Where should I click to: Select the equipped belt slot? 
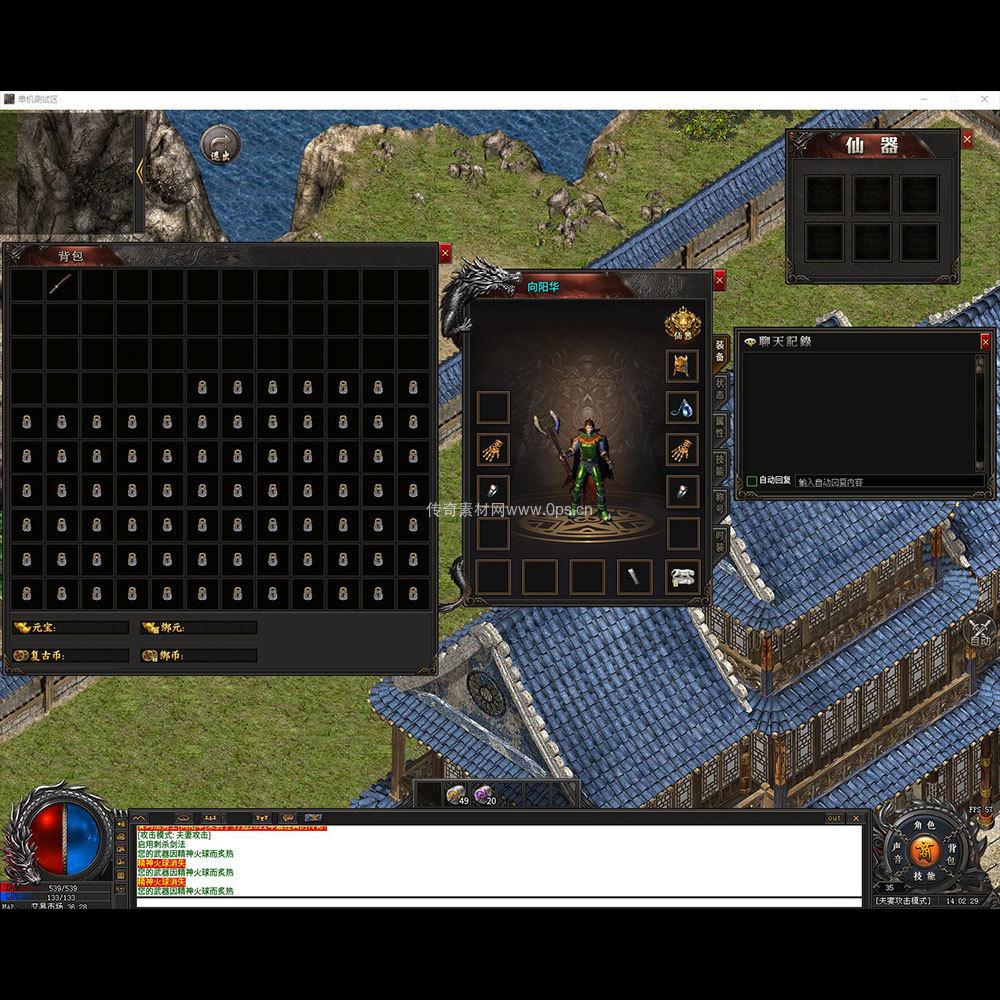coord(683,577)
